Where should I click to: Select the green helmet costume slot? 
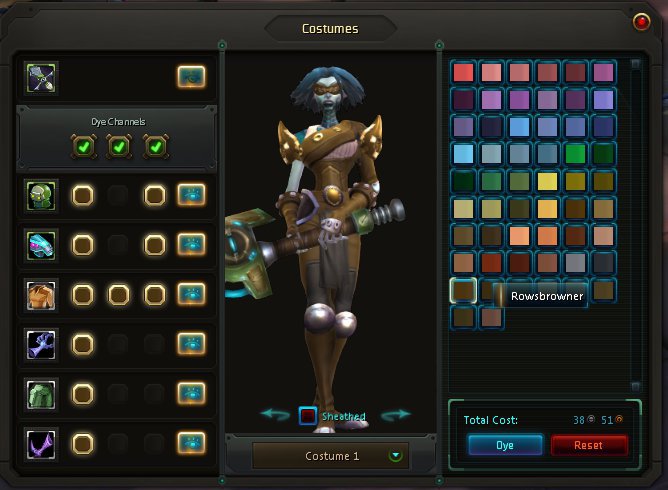tap(42, 195)
